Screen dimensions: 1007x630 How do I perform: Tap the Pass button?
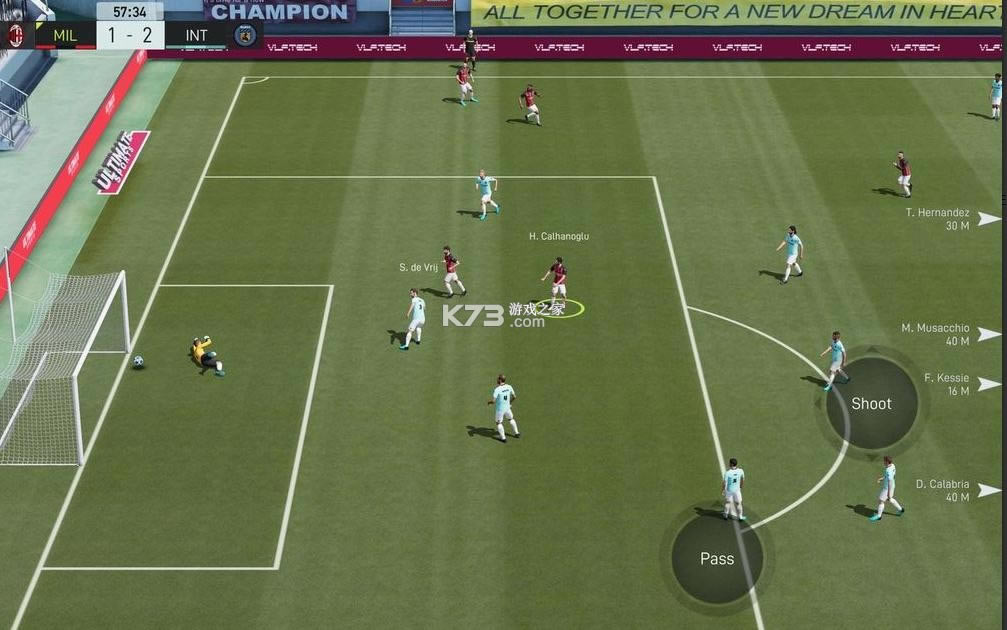[x=716, y=559]
